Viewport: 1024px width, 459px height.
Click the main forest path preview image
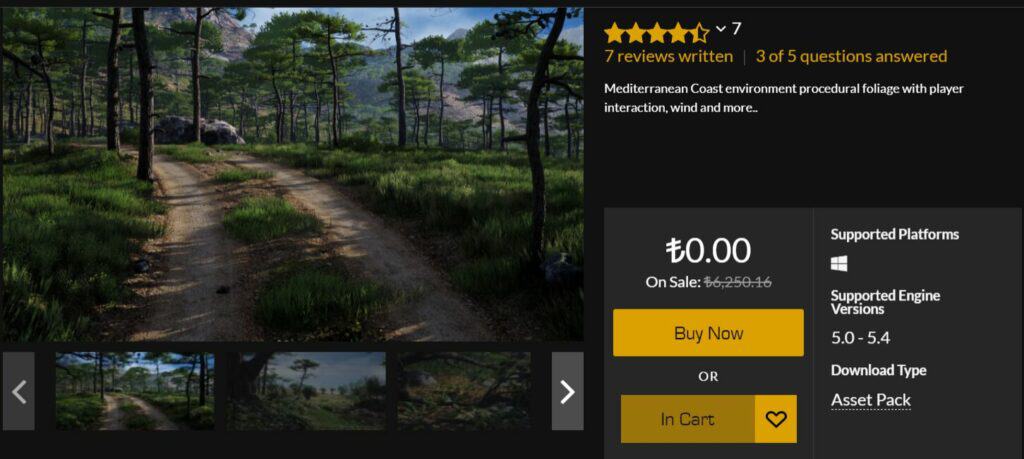(x=292, y=175)
